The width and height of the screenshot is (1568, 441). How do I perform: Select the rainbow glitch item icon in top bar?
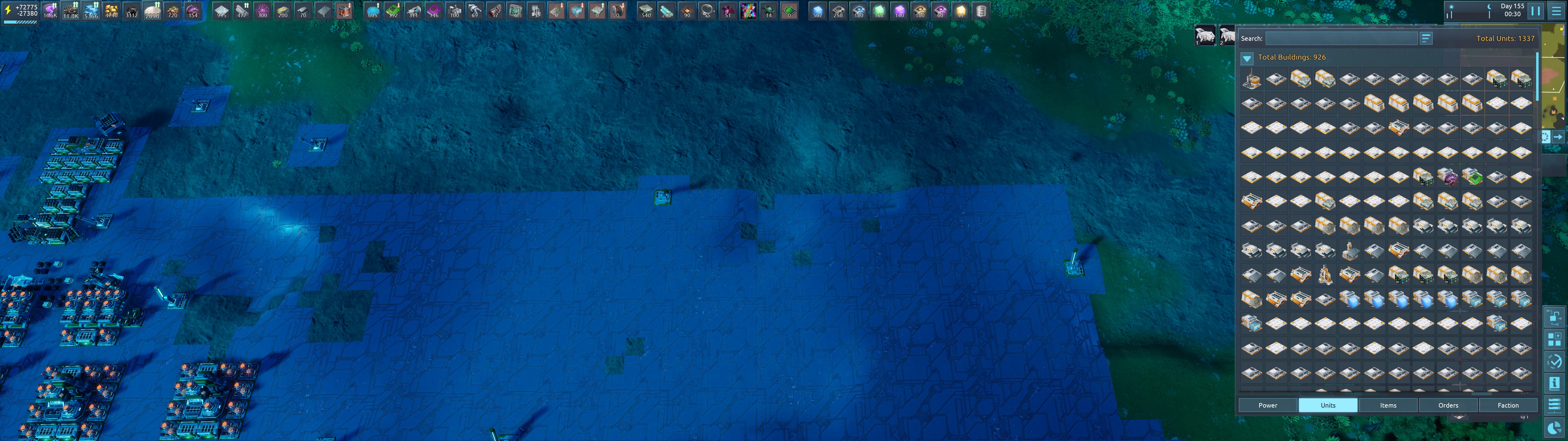748,11
